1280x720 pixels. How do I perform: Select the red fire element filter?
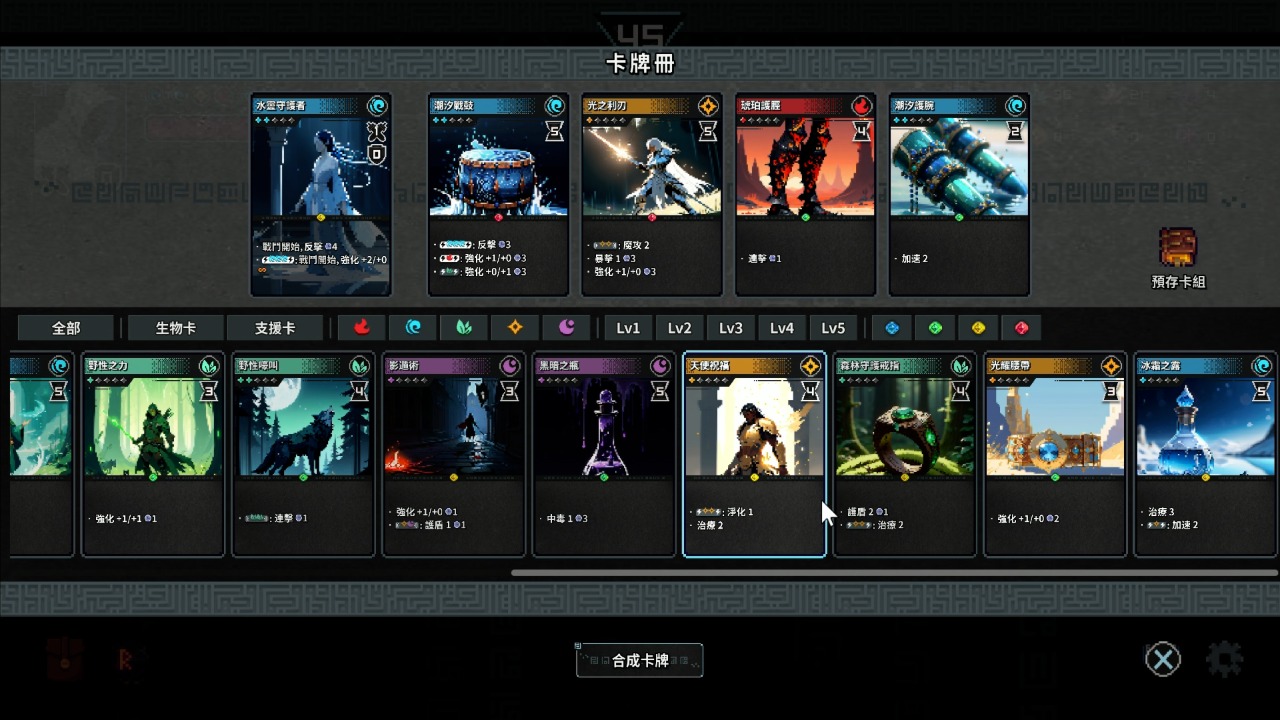click(x=362, y=328)
